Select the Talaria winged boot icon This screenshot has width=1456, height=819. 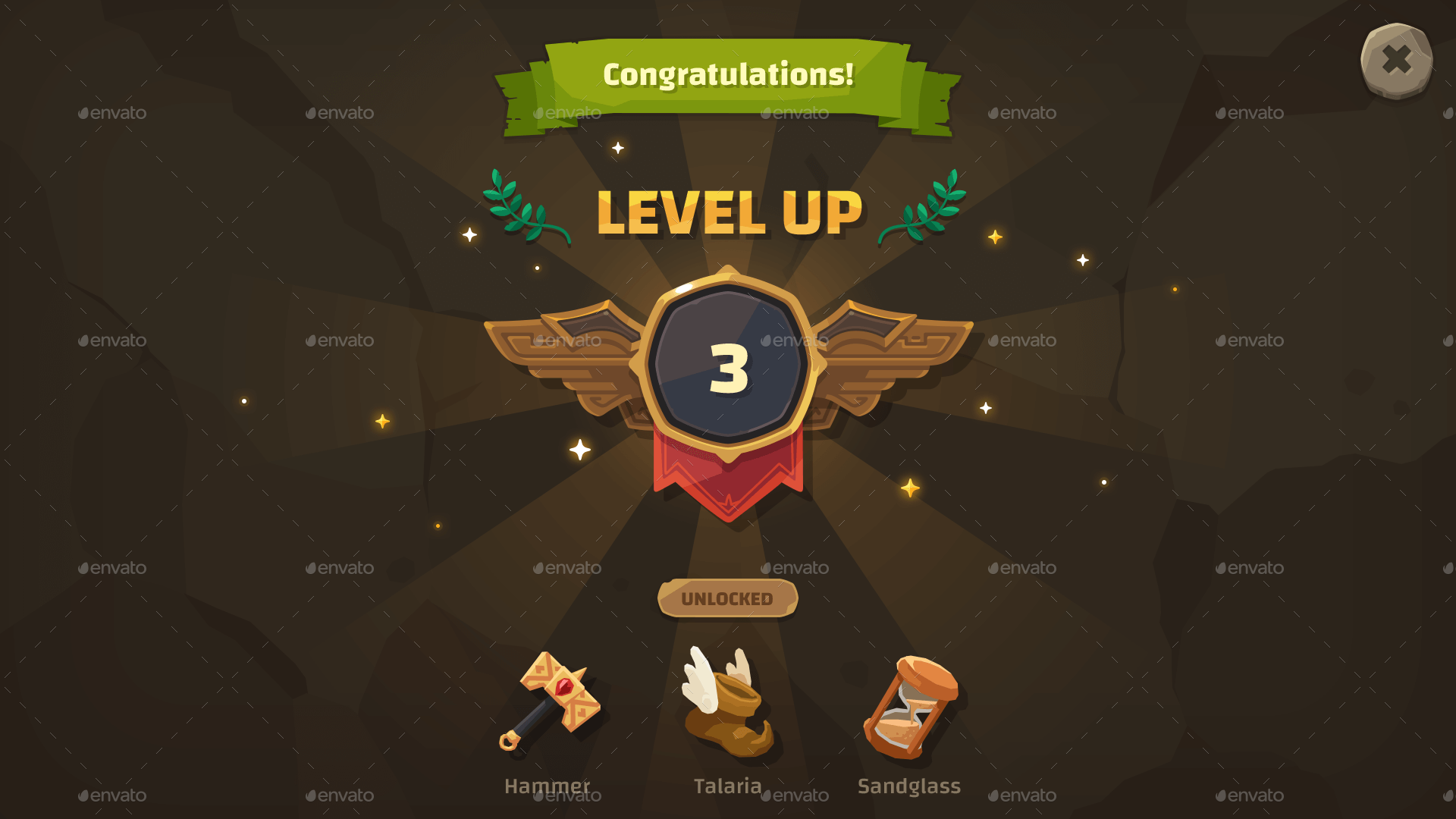click(728, 705)
